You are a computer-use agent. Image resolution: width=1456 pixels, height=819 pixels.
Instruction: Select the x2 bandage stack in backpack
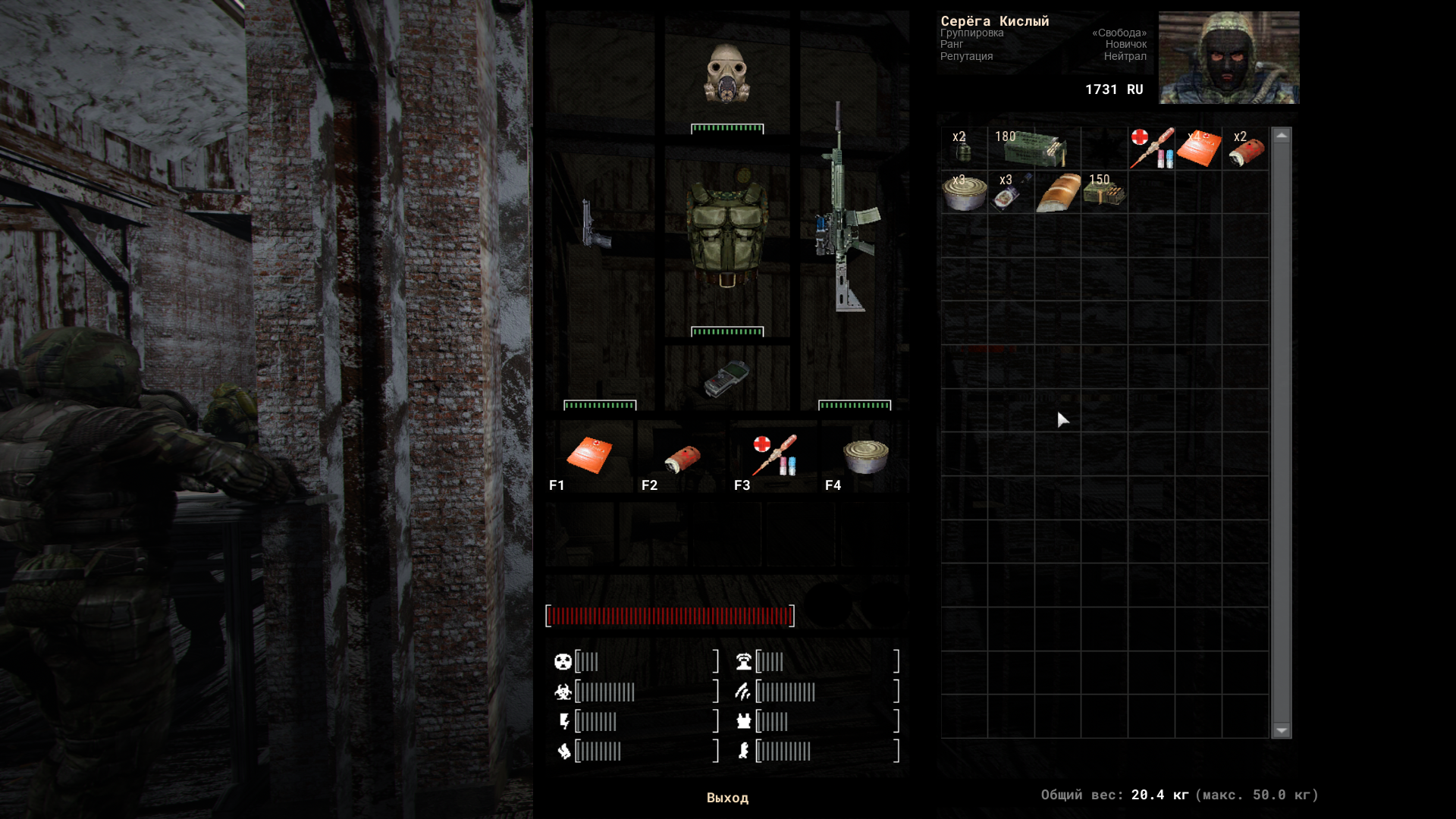[x=1245, y=149]
